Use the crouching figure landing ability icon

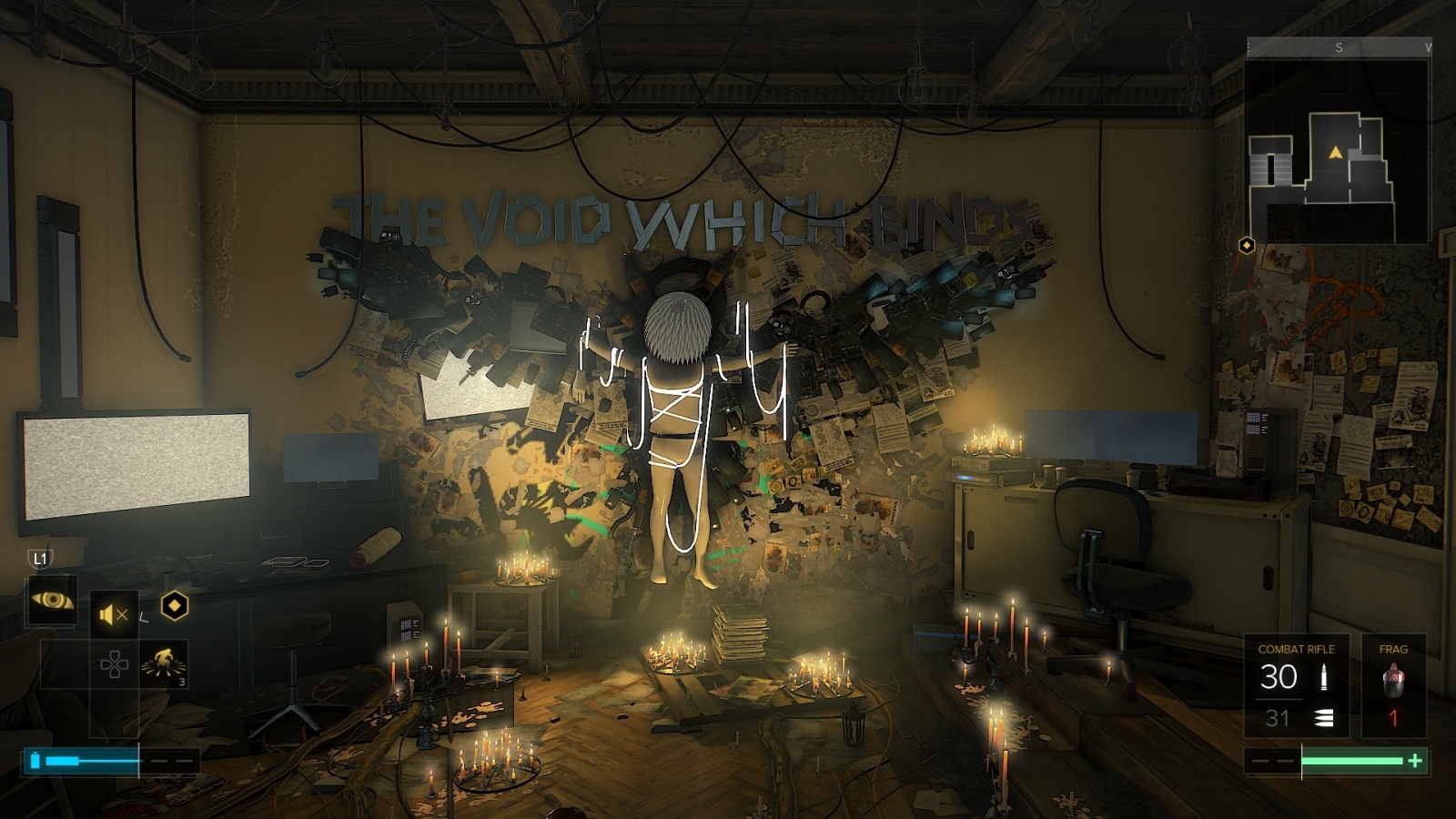164,662
